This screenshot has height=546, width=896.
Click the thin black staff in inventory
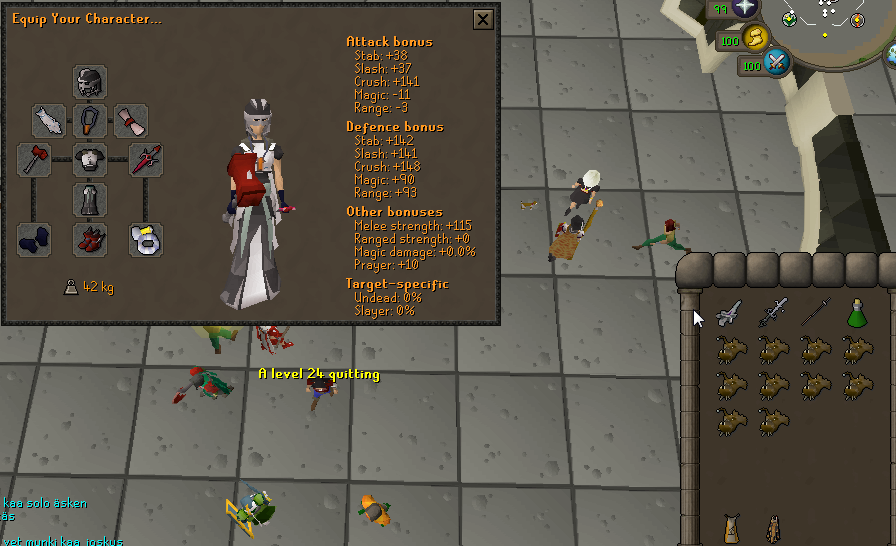pyautogui.click(x=815, y=312)
